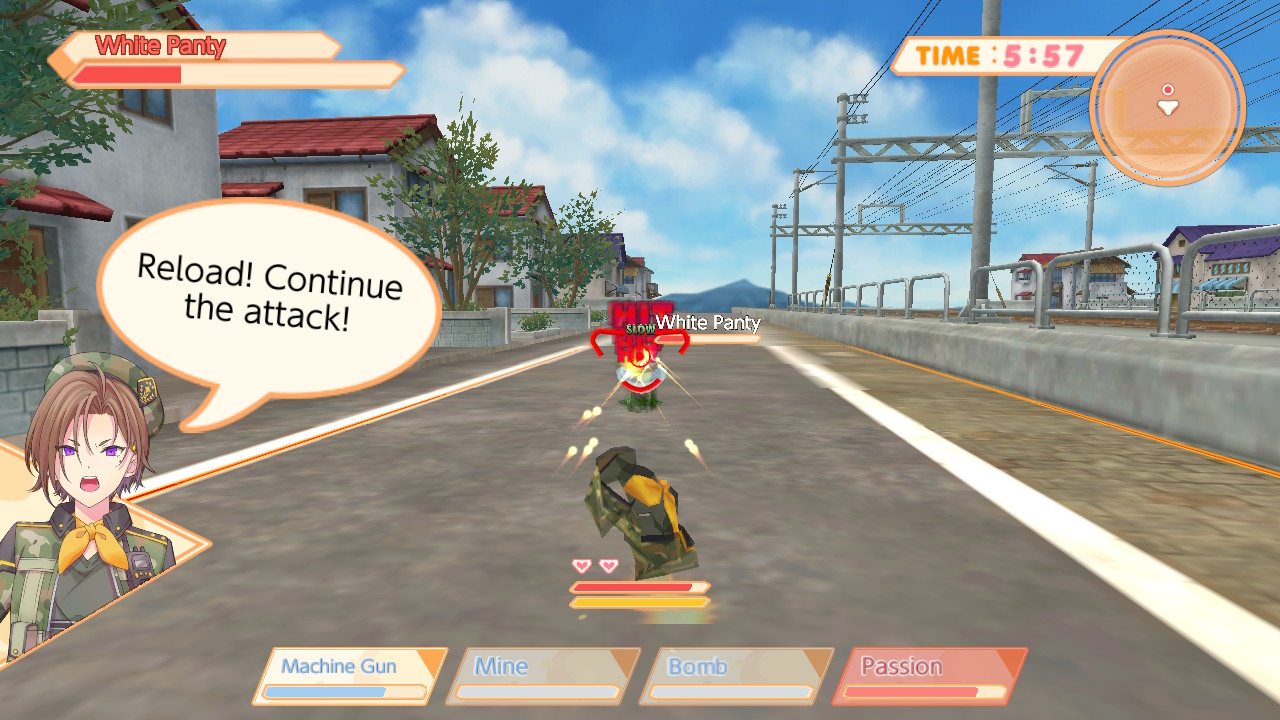The width and height of the screenshot is (1280, 720).
Task: Click the enemy's 'White Panty' nameplate
Action: [708, 323]
